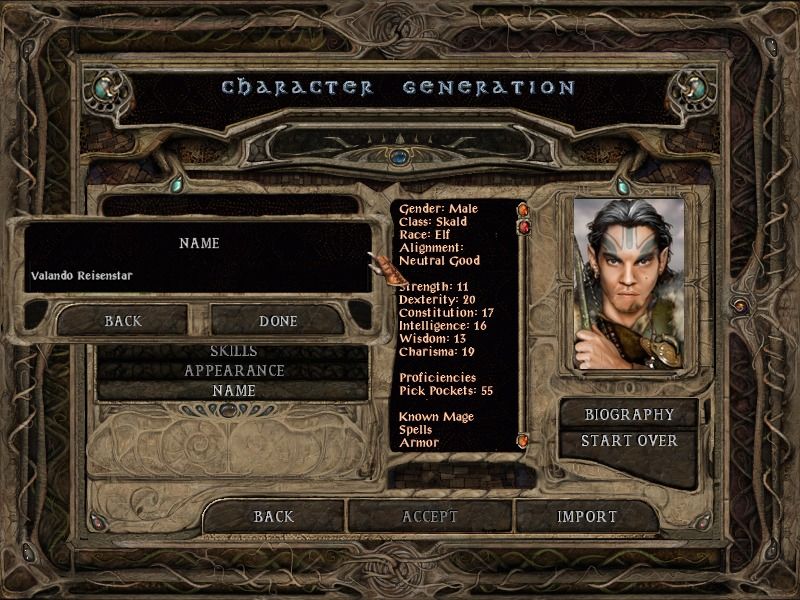
Task: Confirm the name with Done
Action: pyautogui.click(x=278, y=321)
